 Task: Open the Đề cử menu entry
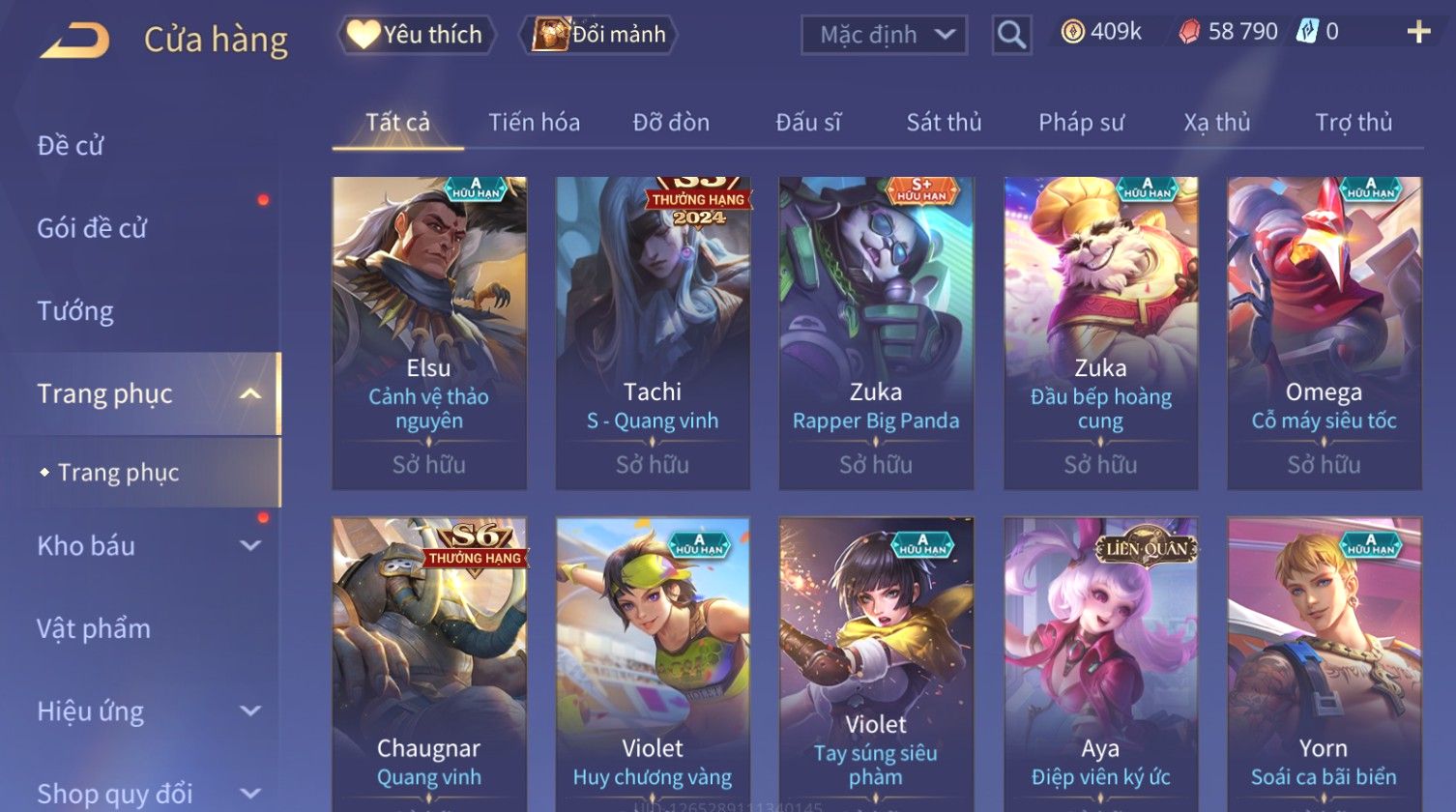point(71,146)
